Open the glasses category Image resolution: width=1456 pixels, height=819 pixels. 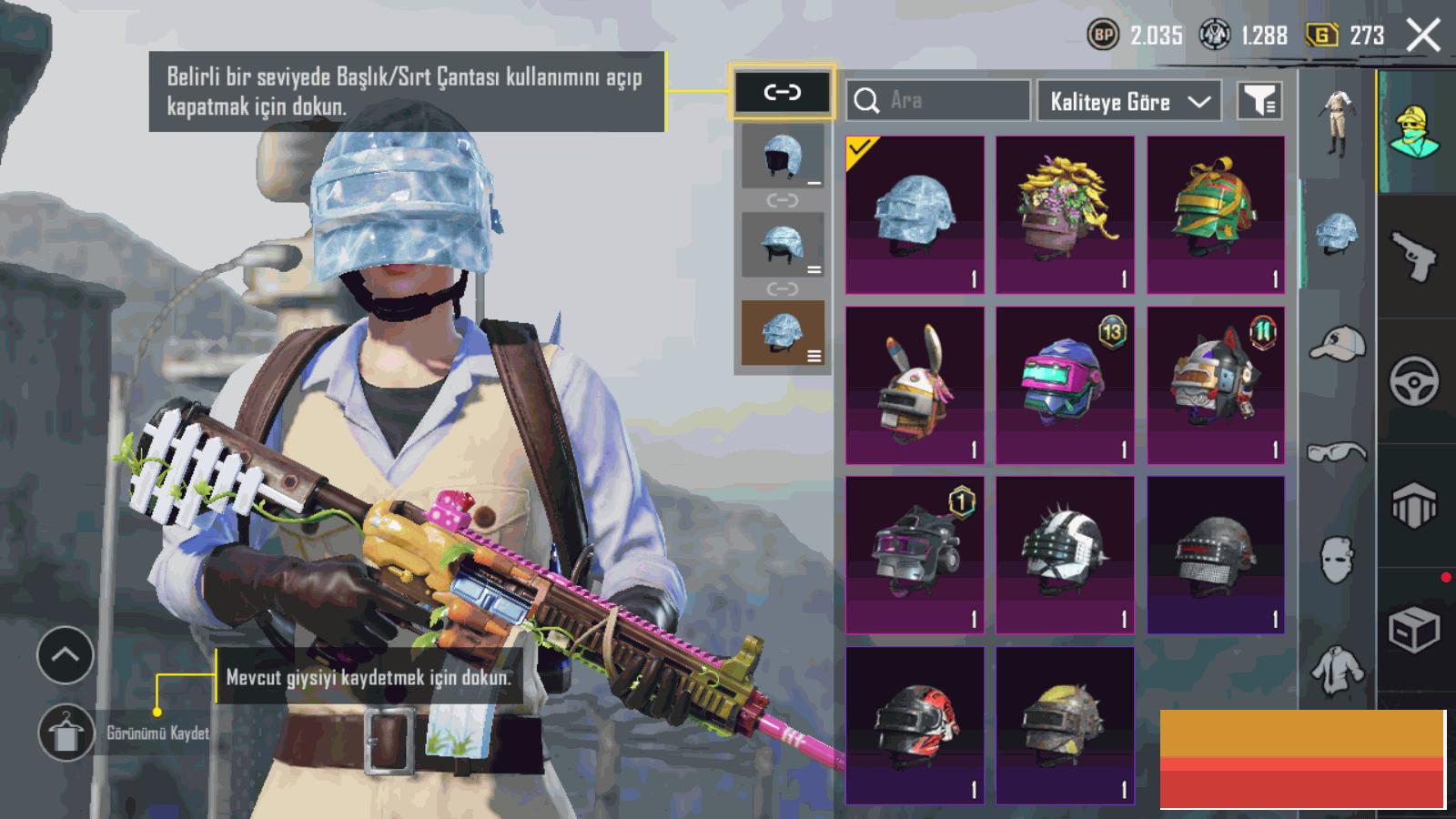tap(1337, 451)
